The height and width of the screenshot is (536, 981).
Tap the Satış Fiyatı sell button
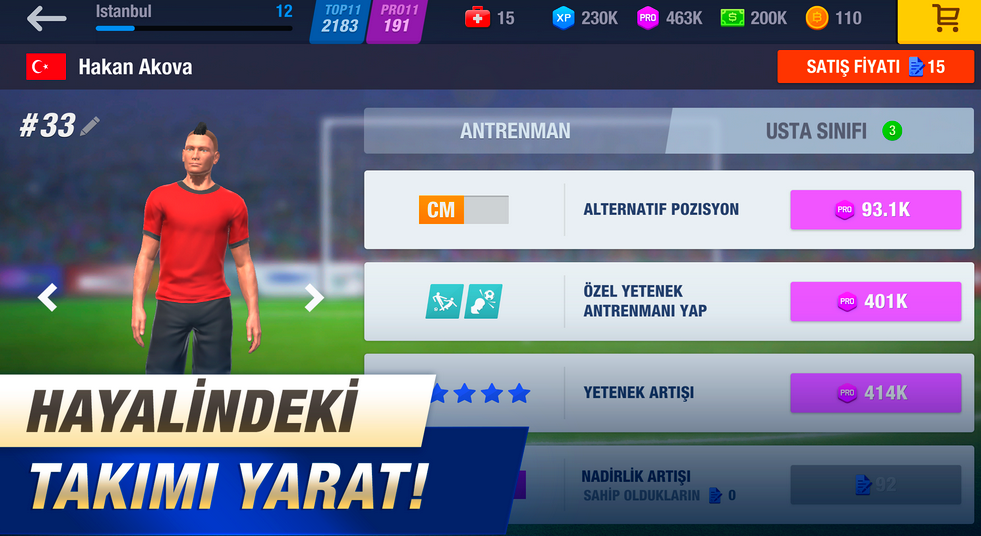pos(875,67)
